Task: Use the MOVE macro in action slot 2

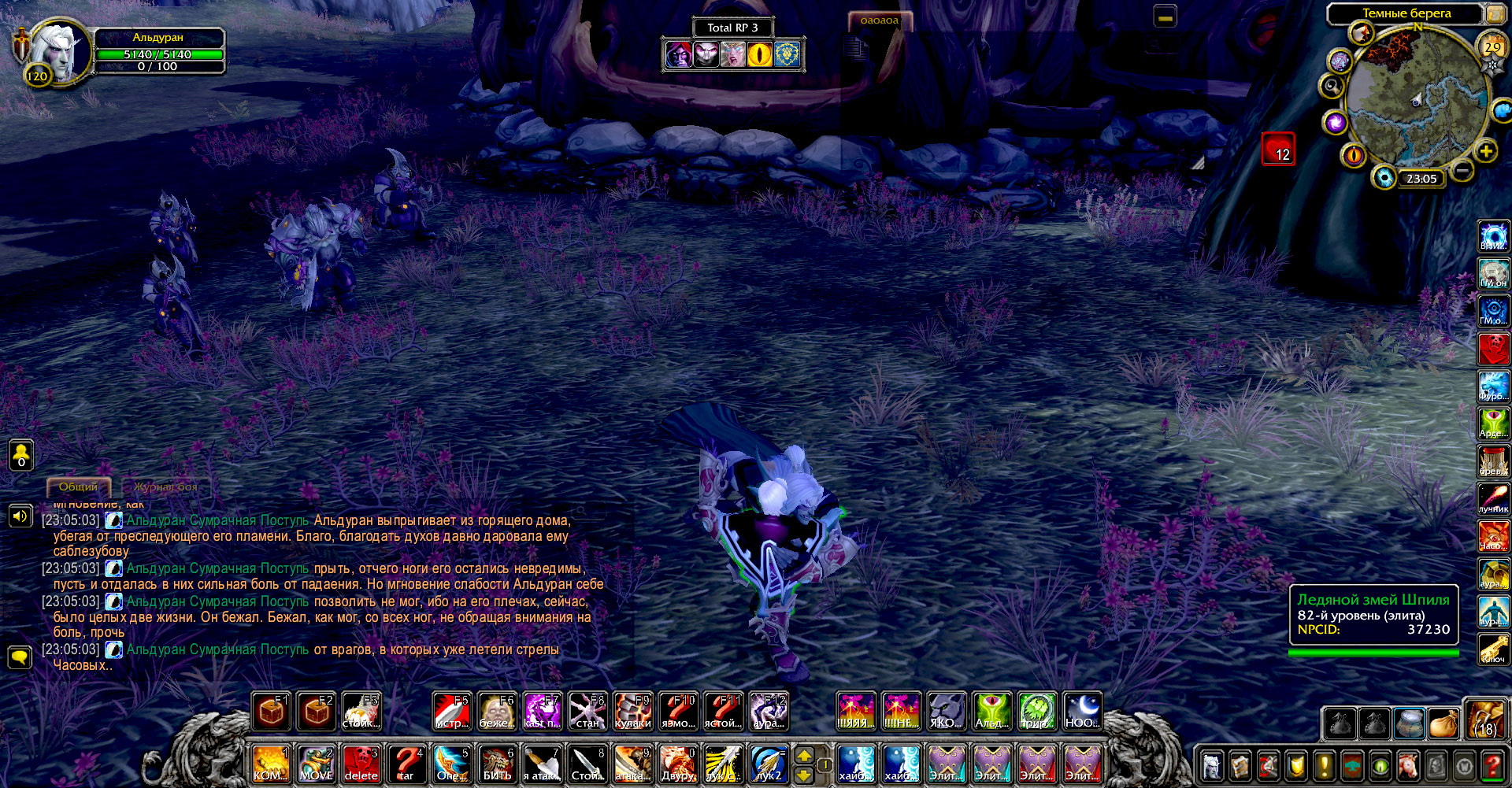Action: pos(317,764)
